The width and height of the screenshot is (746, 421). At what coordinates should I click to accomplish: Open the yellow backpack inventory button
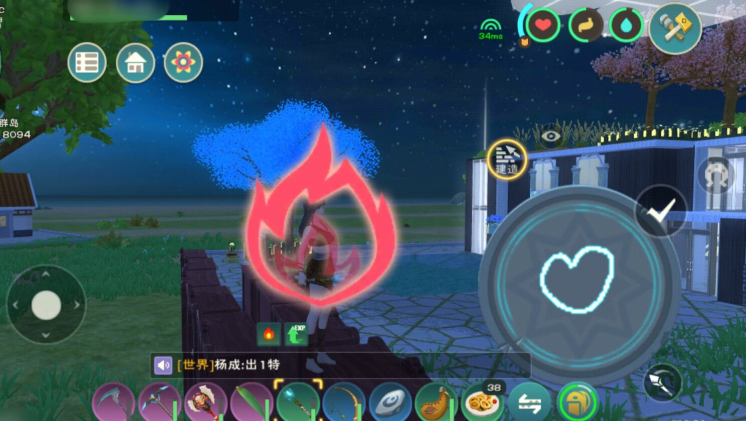pyautogui.click(x=577, y=402)
